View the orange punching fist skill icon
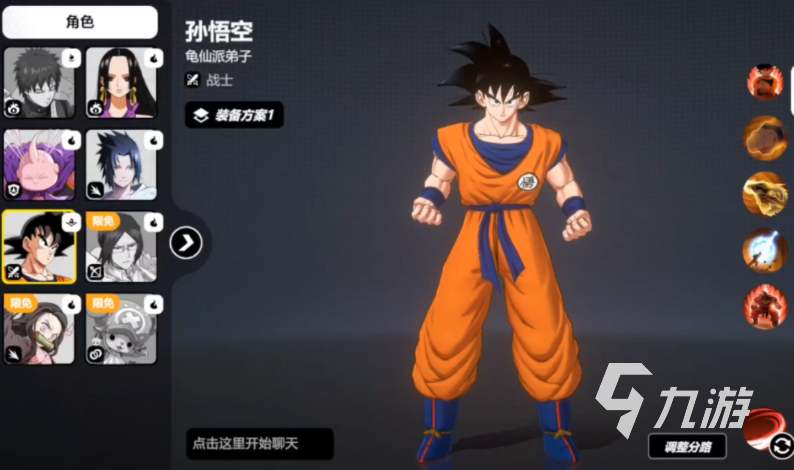Image resolution: width=794 pixels, height=470 pixels. 764,138
